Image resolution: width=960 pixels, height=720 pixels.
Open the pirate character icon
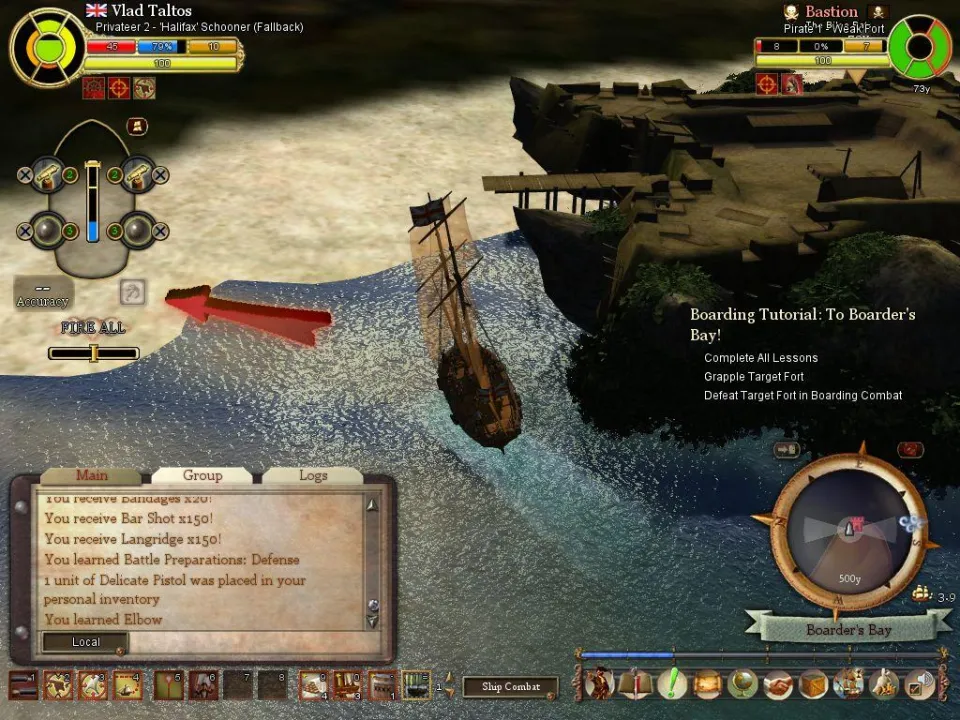point(600,684)
